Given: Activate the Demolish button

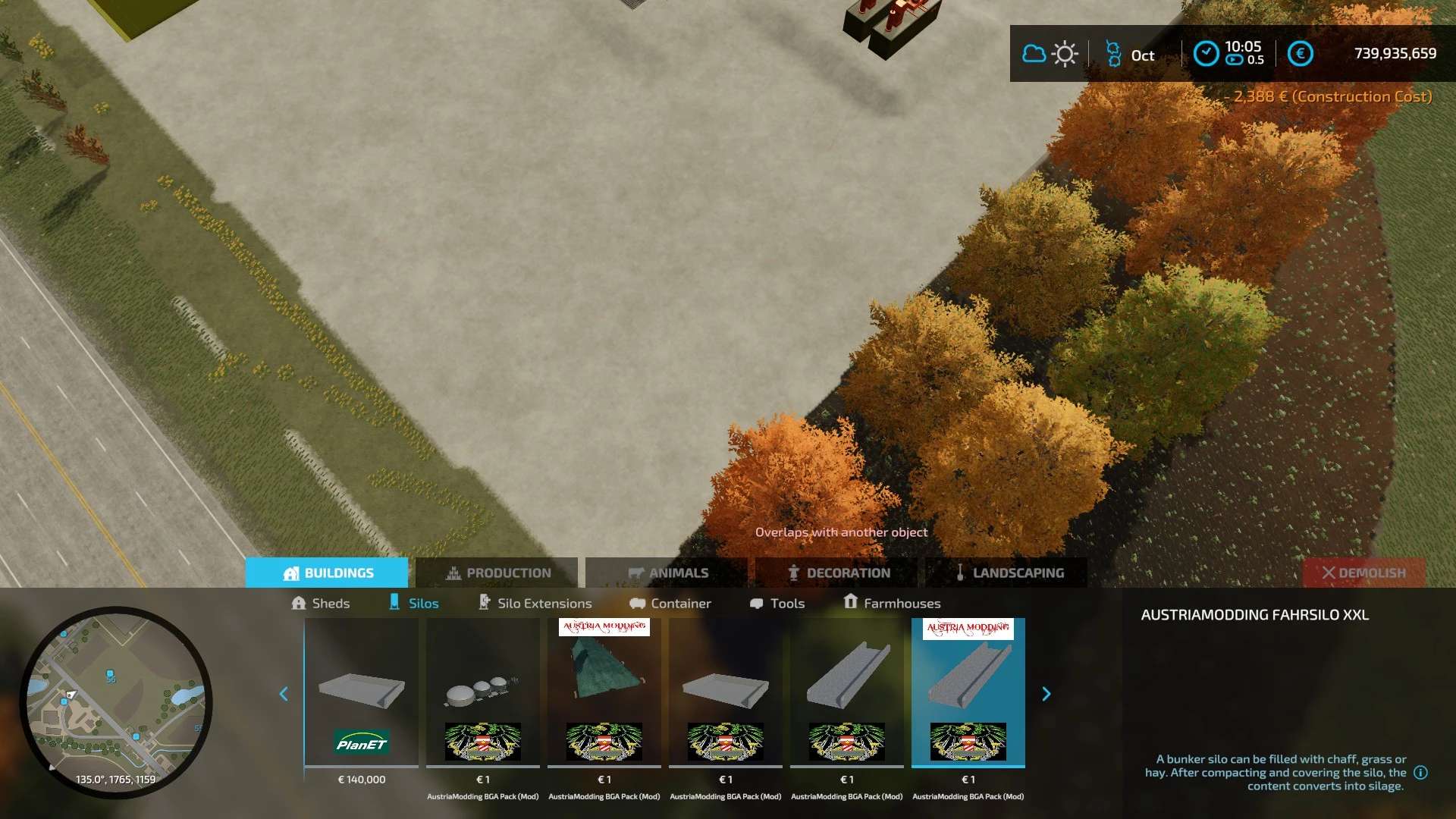Looking at the screenshot, I should coord(1363,573).
